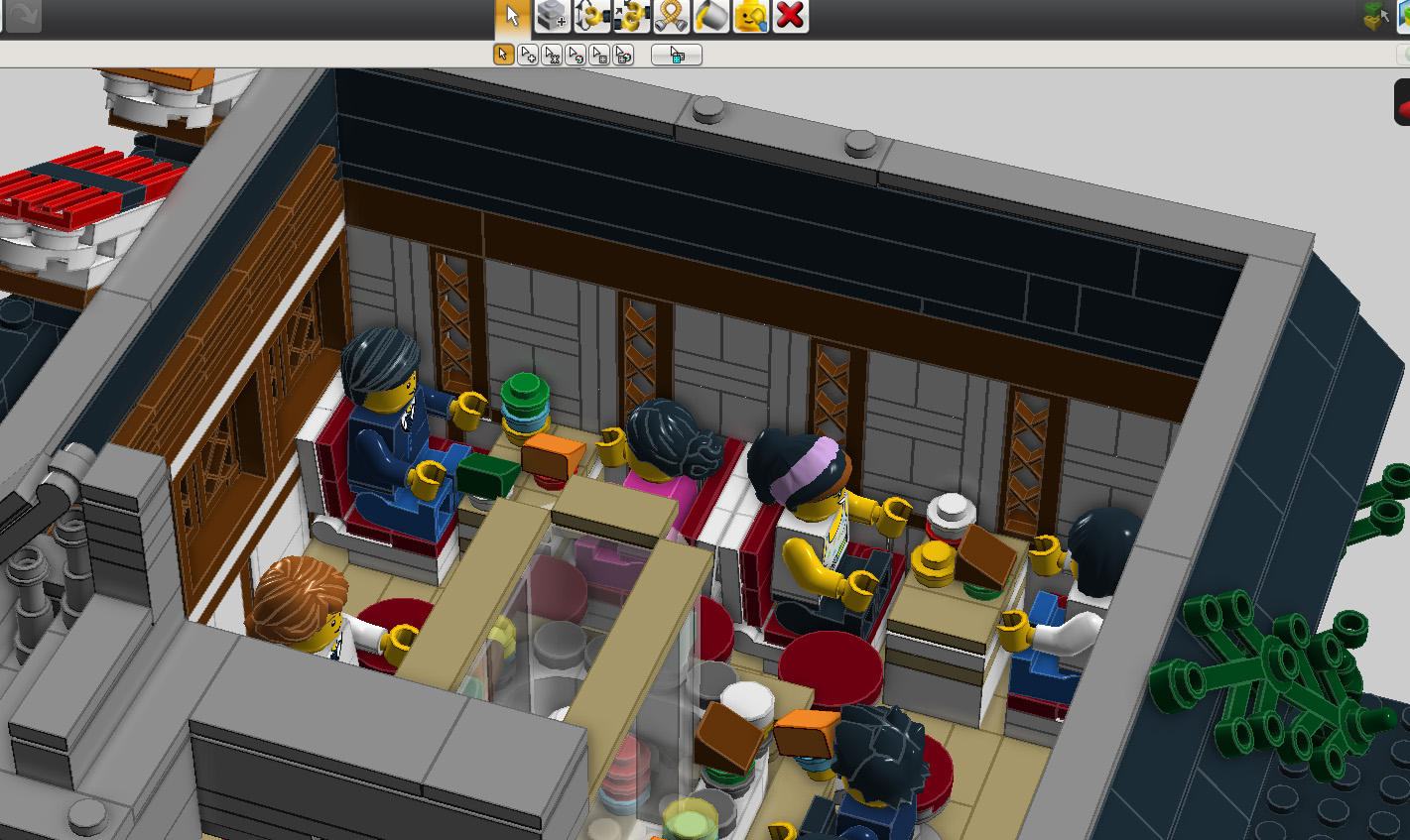Select the paint bucket tool
The image size is (1410, 840).
711,16
